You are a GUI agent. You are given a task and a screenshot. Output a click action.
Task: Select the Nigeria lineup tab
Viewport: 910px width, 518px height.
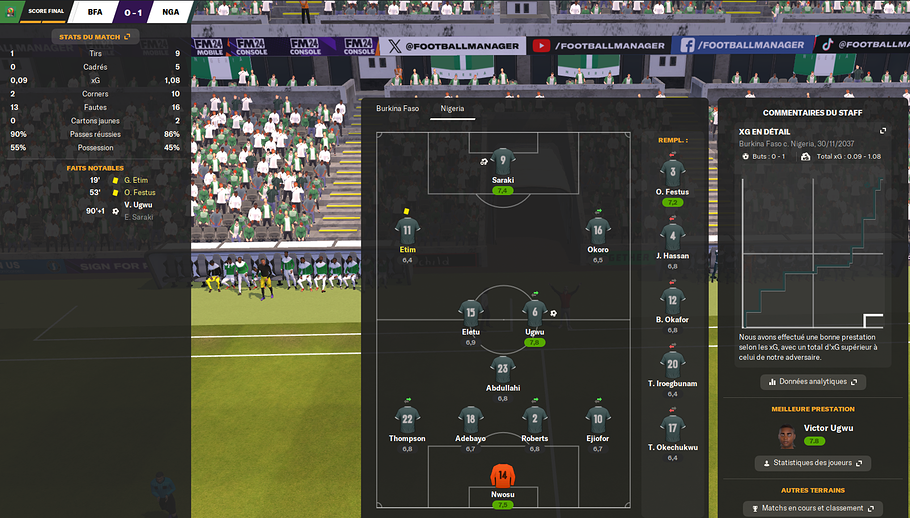tap(452, 108)
